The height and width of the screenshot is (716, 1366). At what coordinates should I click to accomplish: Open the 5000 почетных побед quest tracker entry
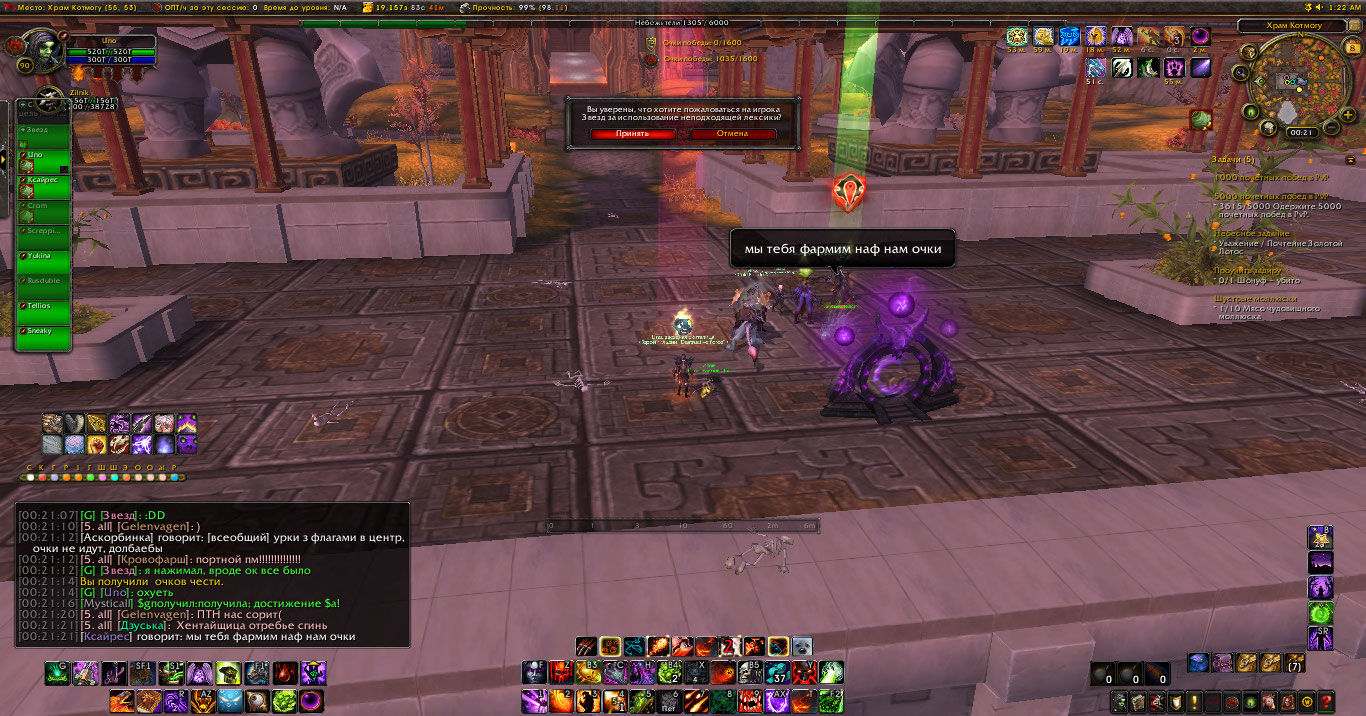tap(1272, 197)
